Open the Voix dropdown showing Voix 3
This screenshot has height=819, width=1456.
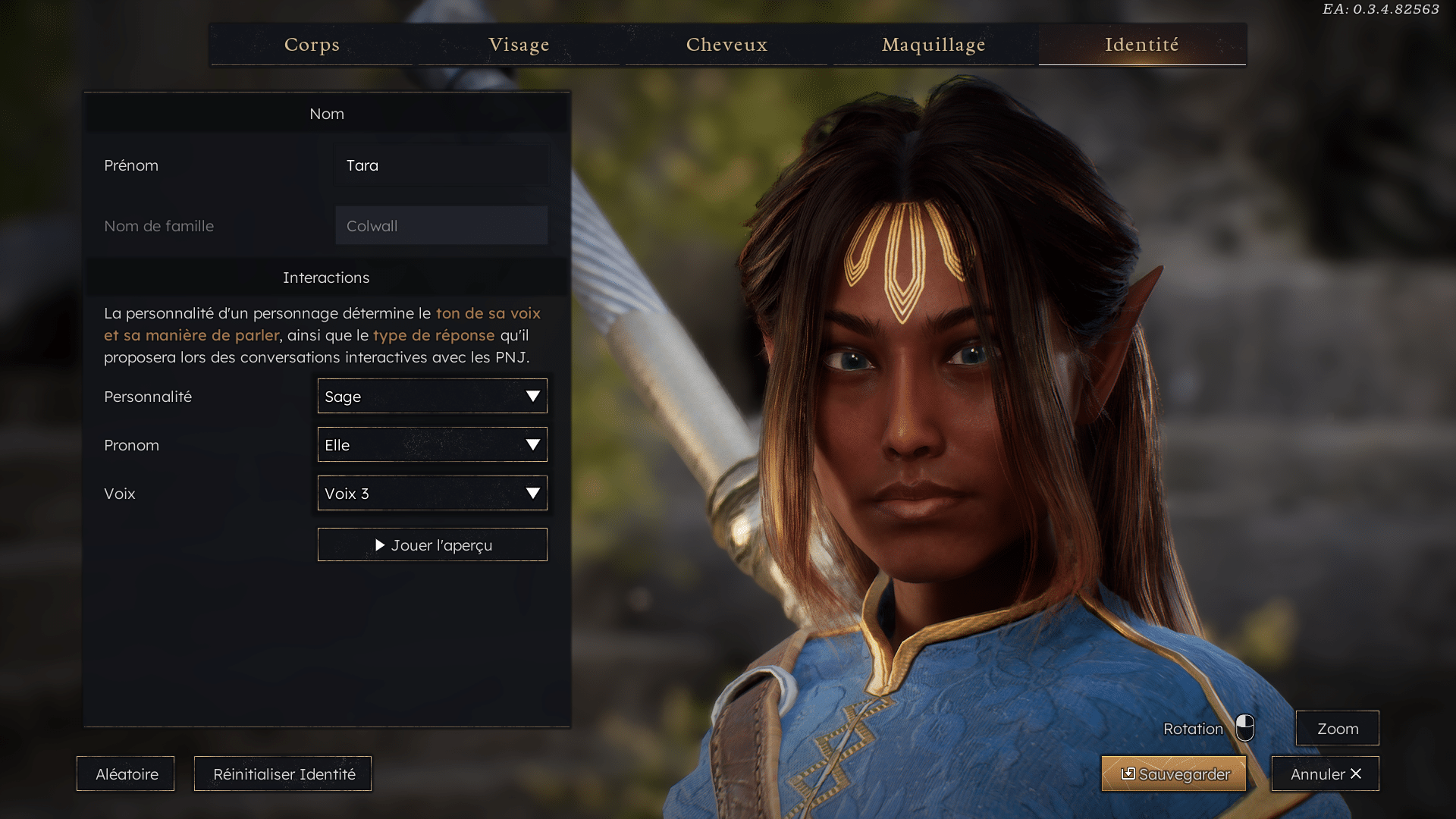tap(431, 494)
